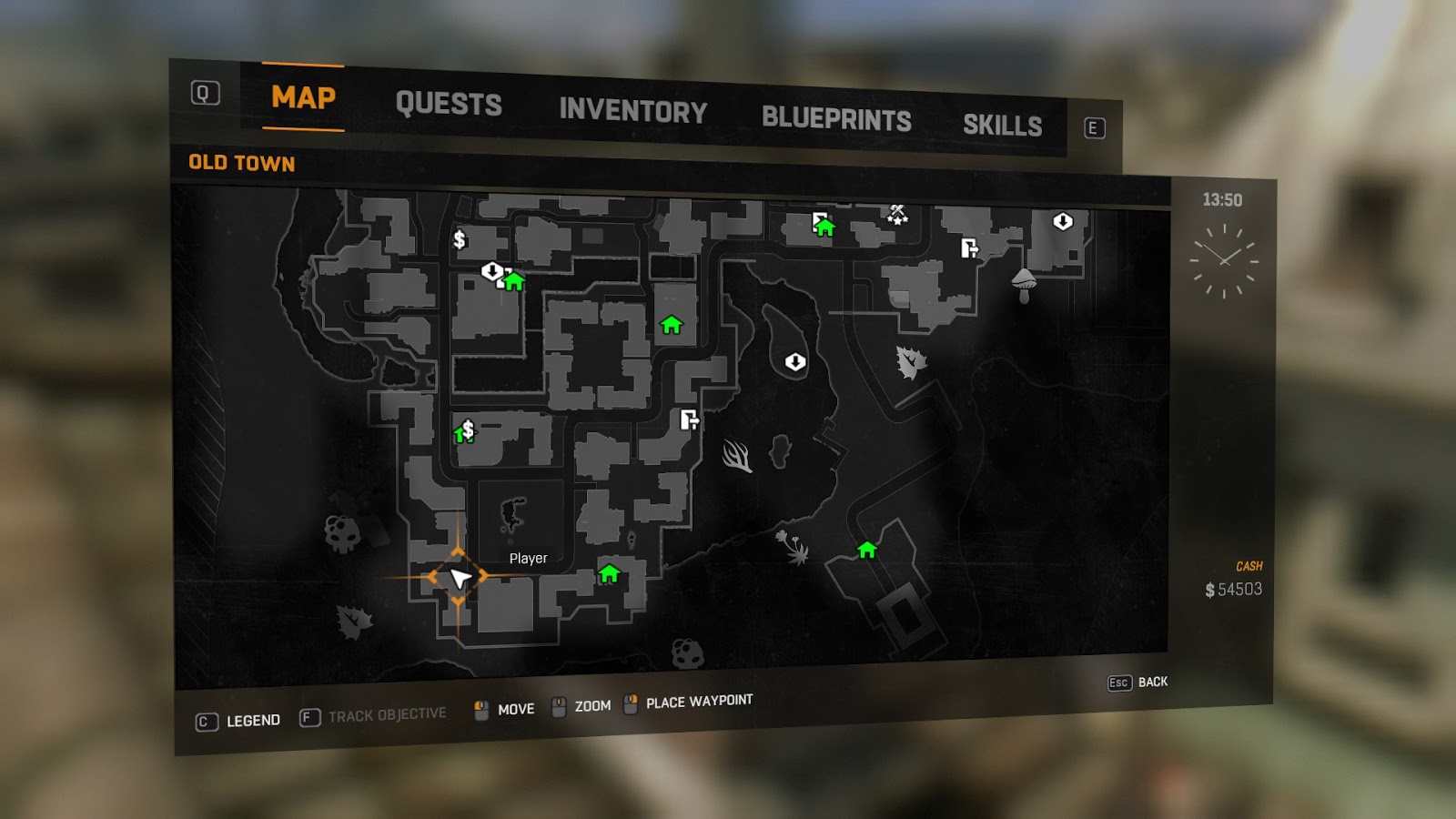
Task: Switch to the QUESTS tab
Action: pos(450,105)
